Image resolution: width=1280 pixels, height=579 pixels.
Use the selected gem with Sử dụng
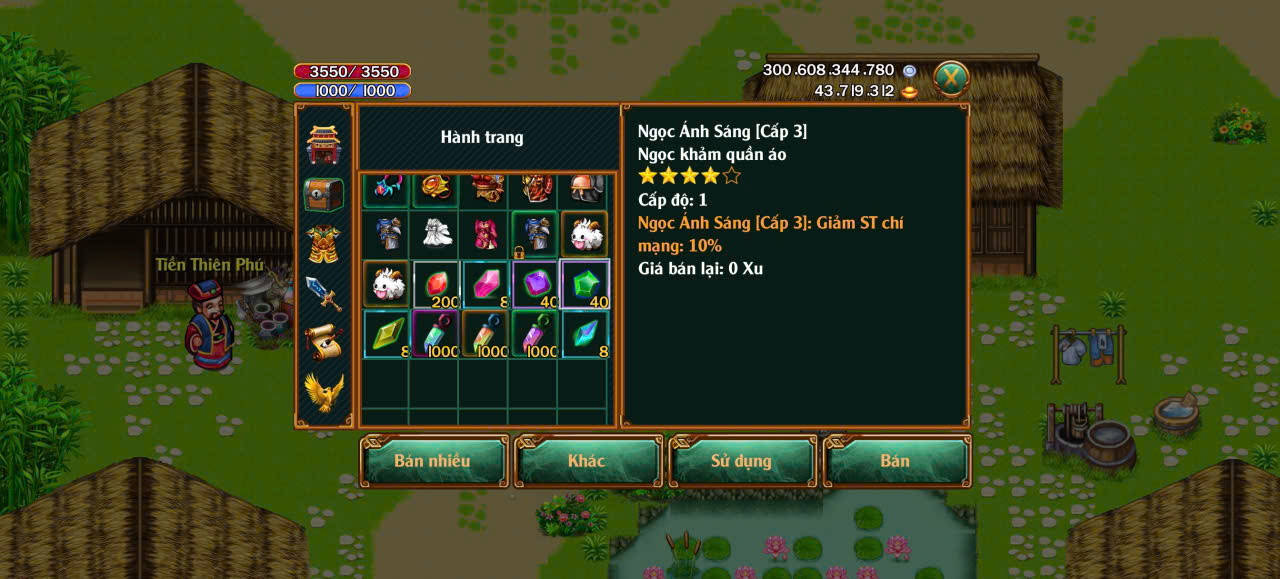[741, 461]
